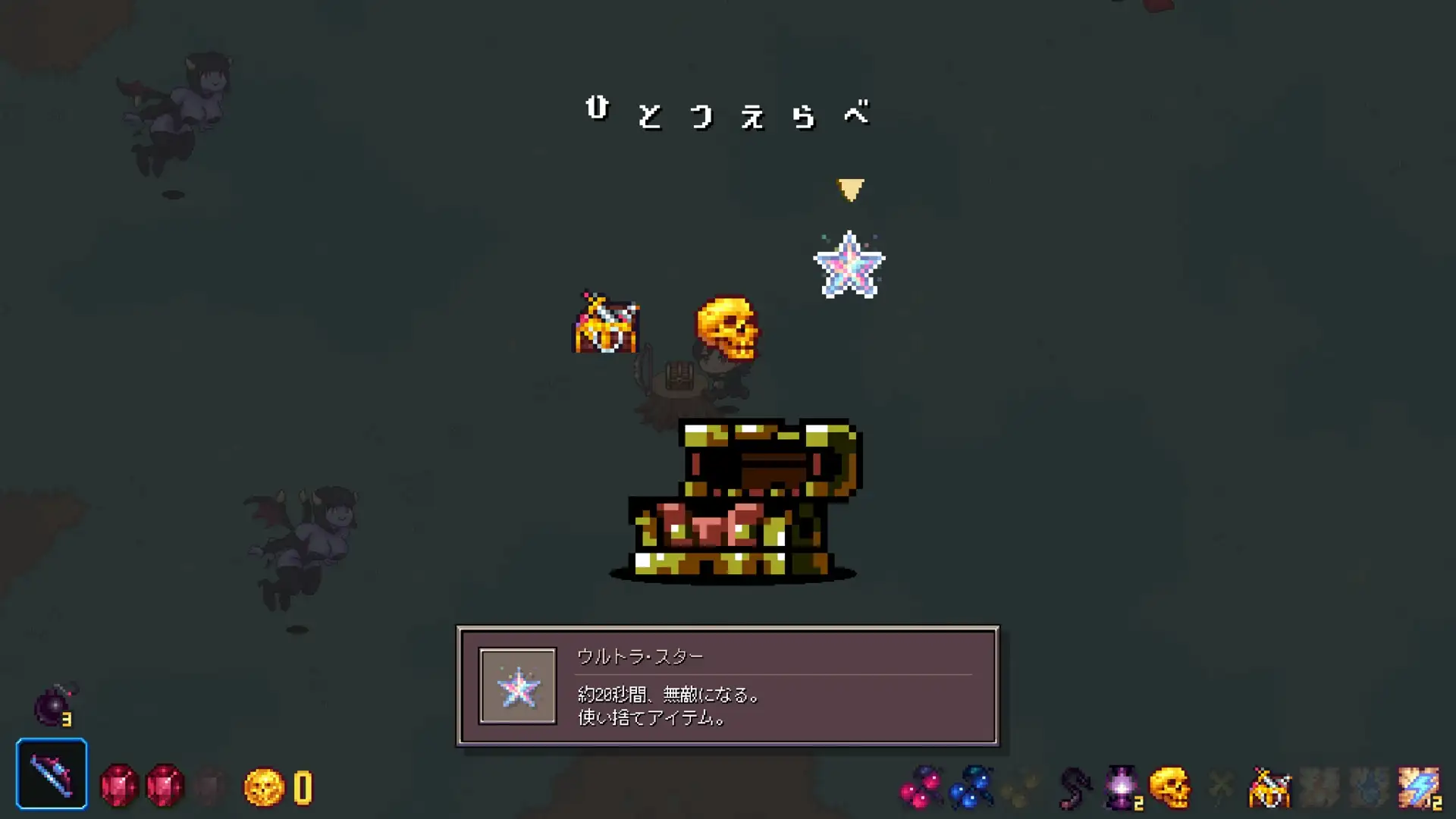Click the blue berries icon
1456x819 pixels.
tap(972, 786)
